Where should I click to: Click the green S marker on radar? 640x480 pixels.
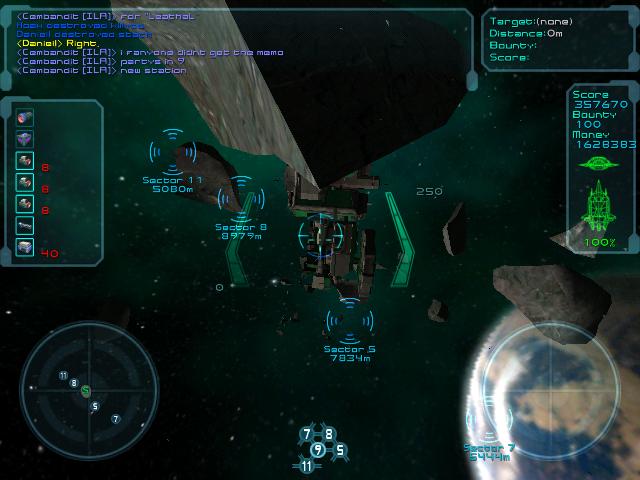[86, 390]
